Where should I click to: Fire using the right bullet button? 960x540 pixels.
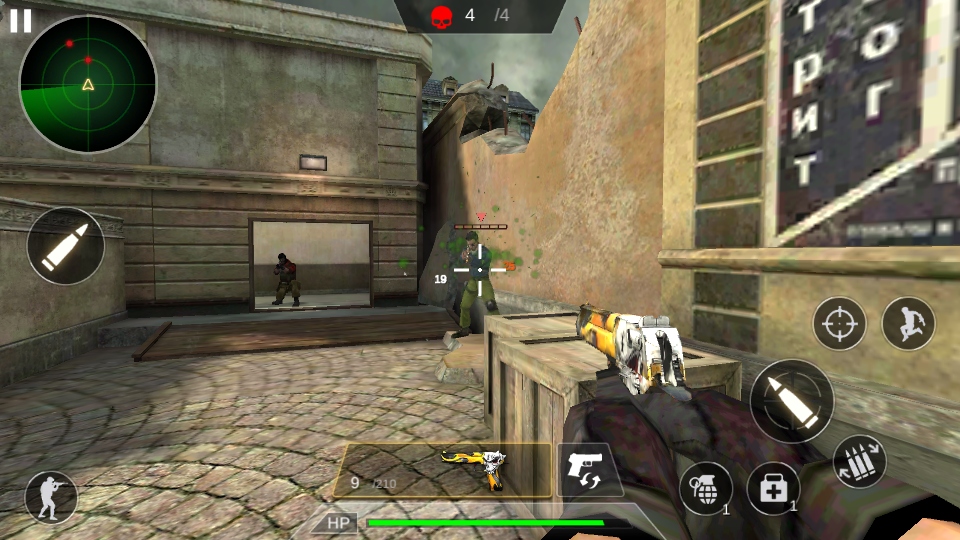coord(791,401)
